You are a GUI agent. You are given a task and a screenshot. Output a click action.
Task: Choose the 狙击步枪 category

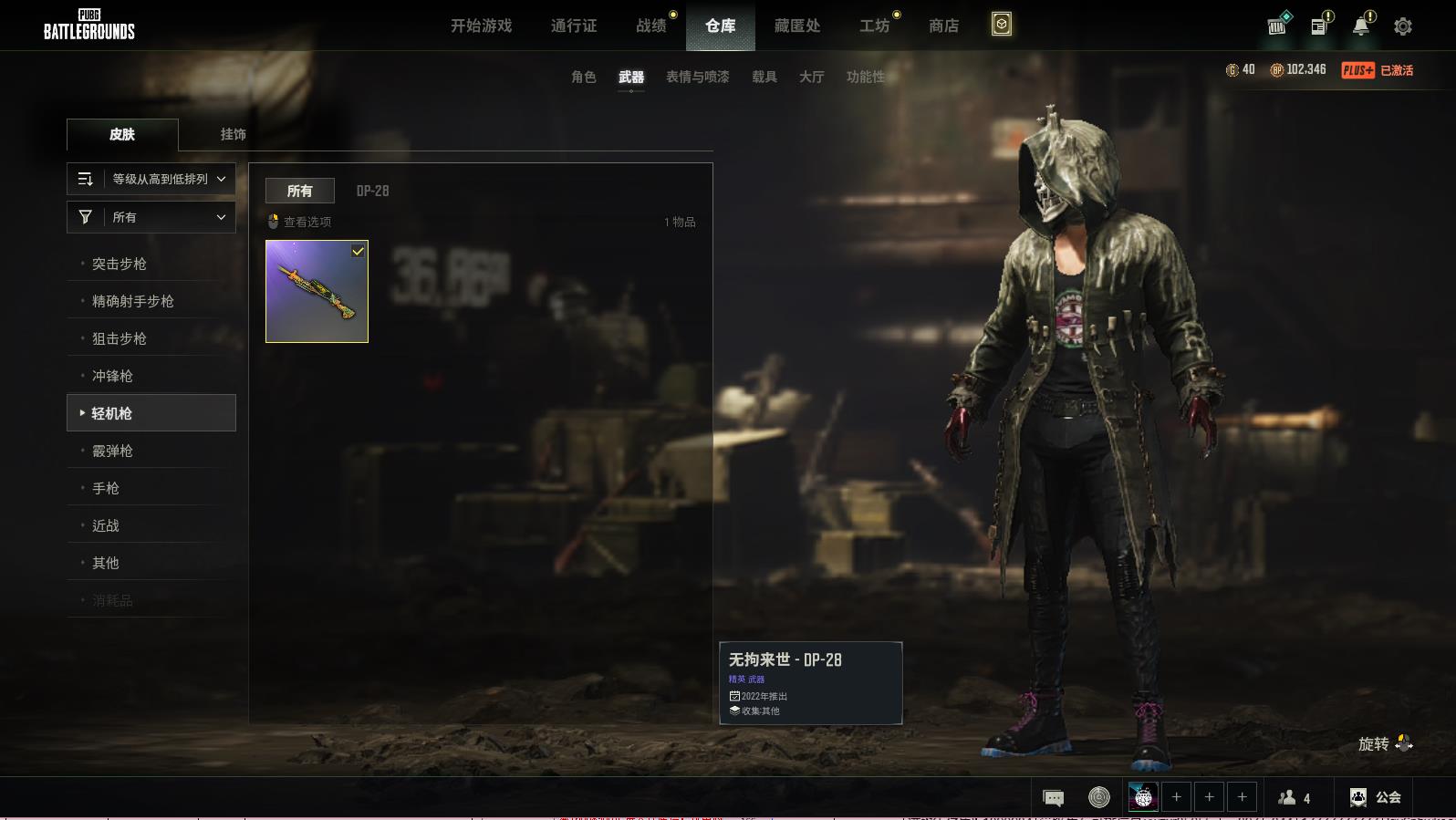tap(120, 338)
